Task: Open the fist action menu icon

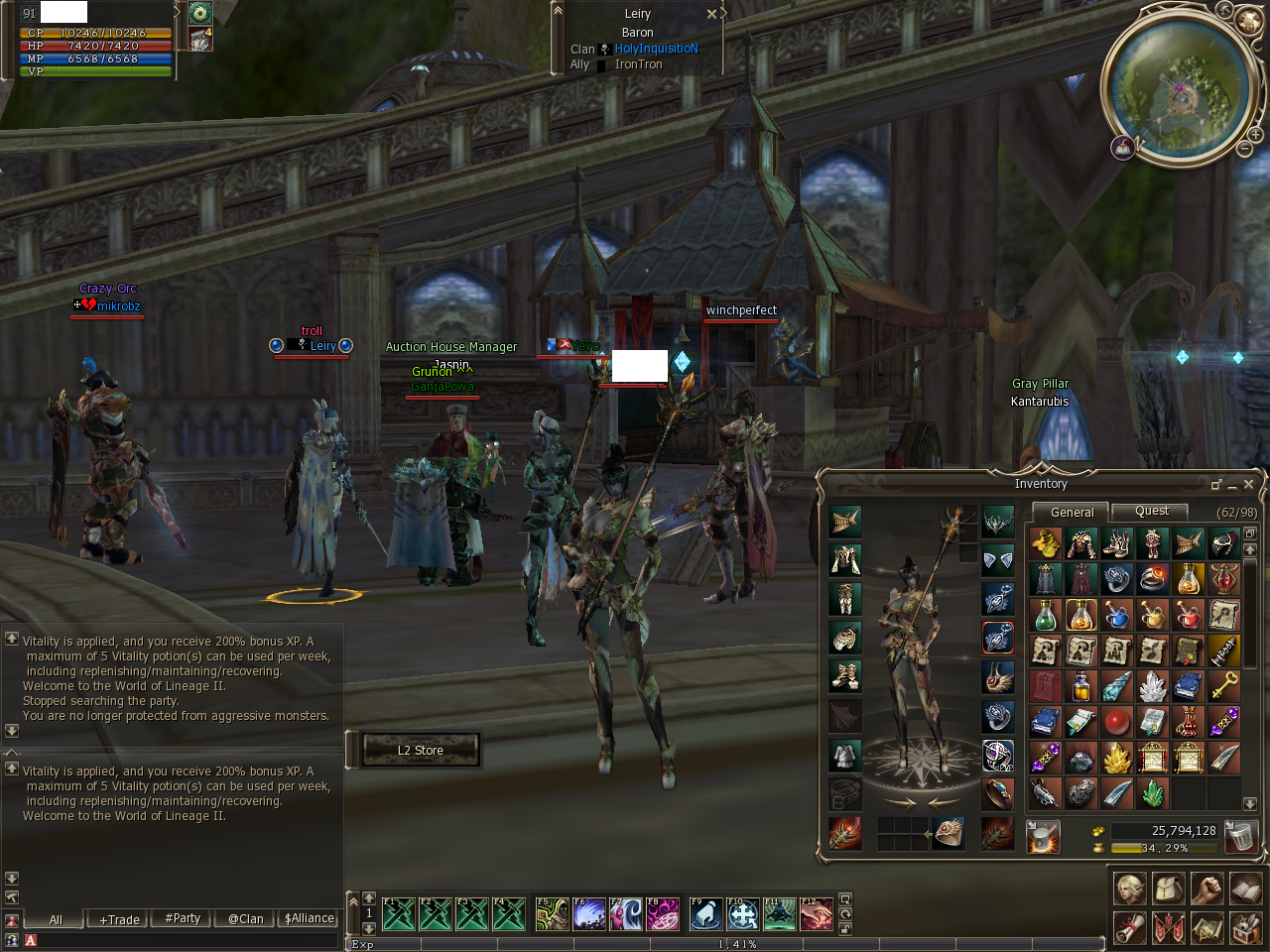Action: [x=1206, y=888]
